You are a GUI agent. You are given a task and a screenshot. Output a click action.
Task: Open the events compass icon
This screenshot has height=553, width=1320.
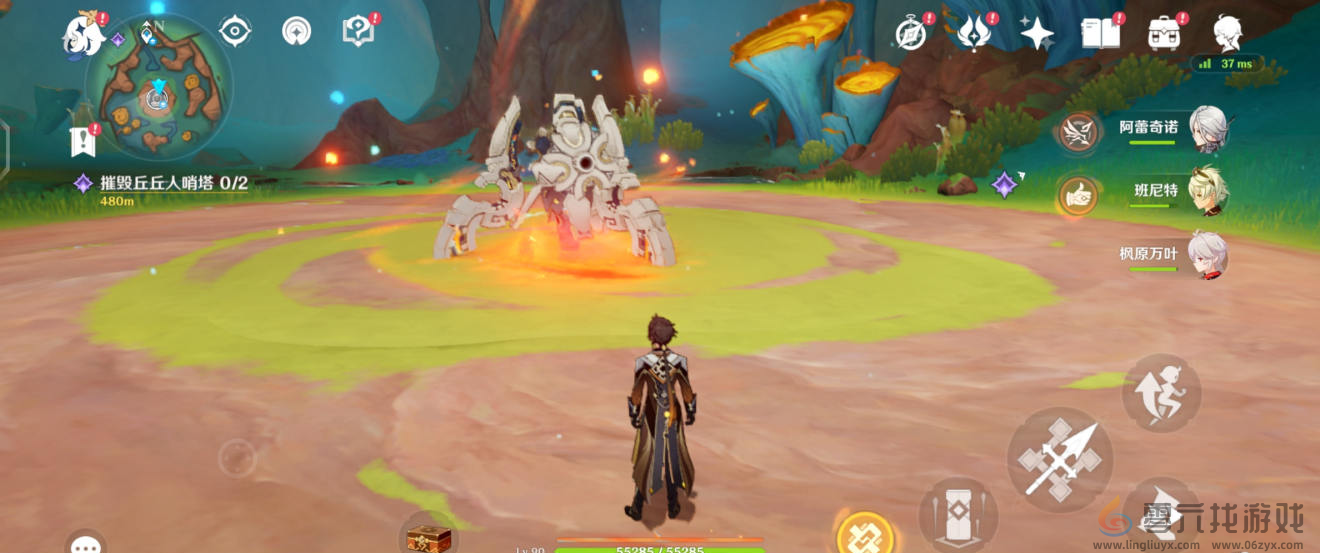[x=911, y=33]
